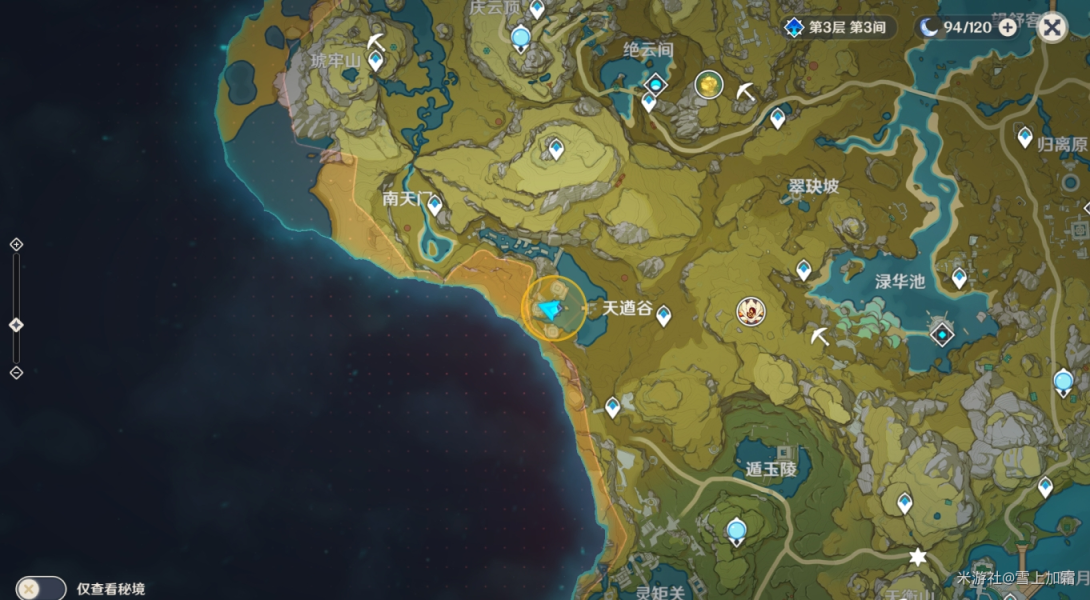The image size is (1090, 600).
Task: Click the pickaxe marker above 琥牢山
Action: click(x=375, y=41)
